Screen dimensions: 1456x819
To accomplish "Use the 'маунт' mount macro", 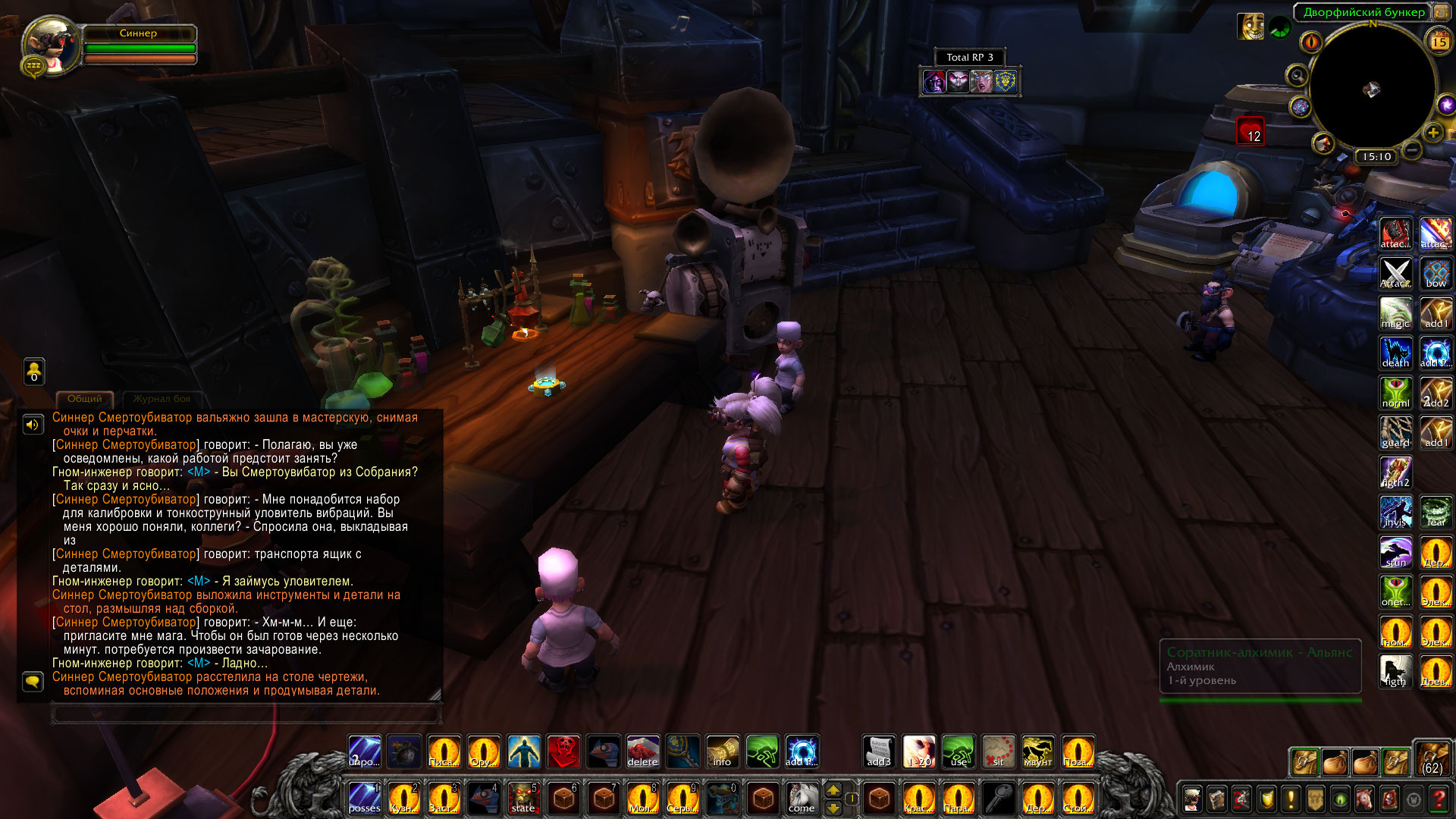I will point(1037,752).
